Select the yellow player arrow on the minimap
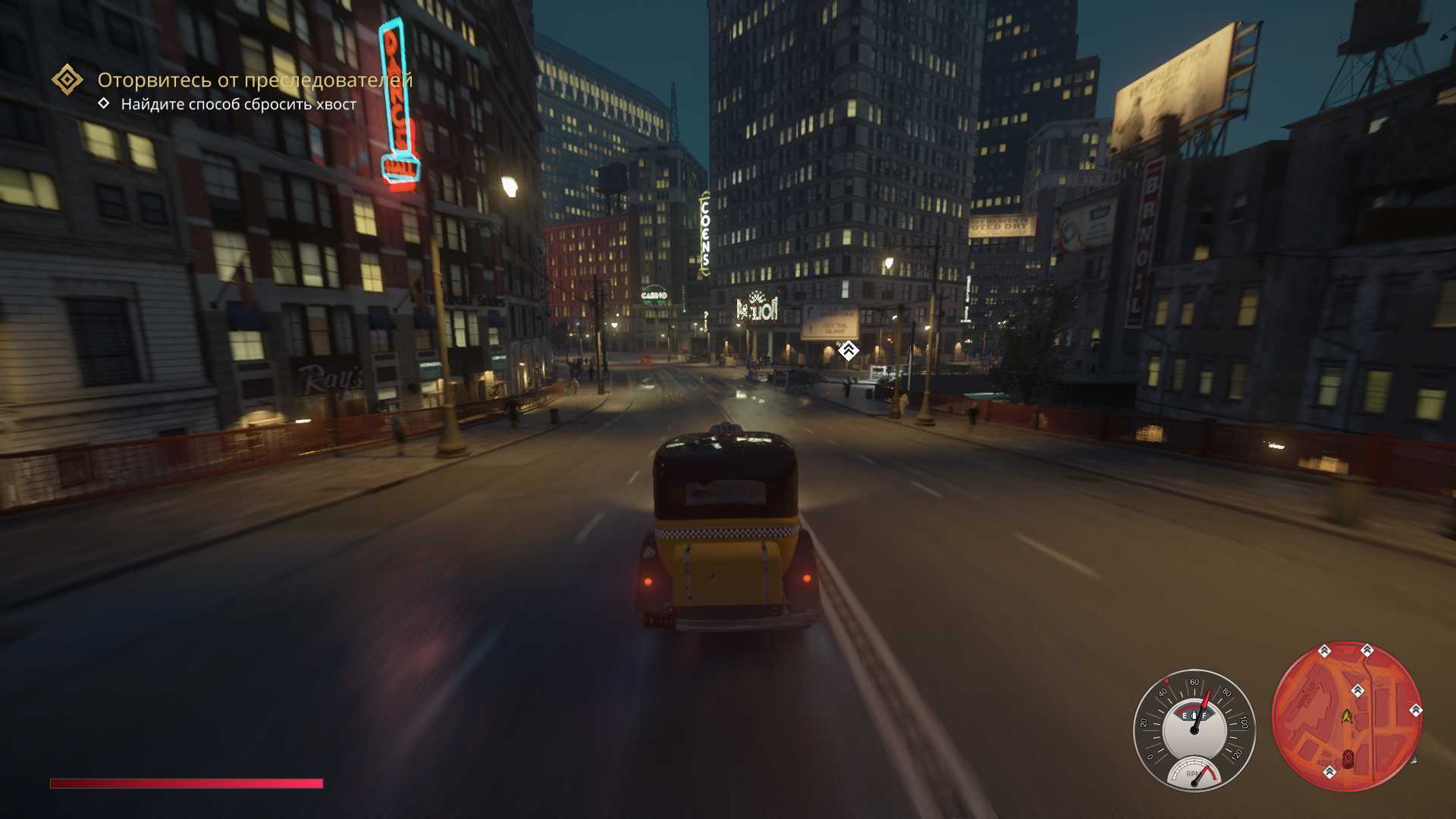Viewport: 1456px width, 819px height. tap(1347, 715)
